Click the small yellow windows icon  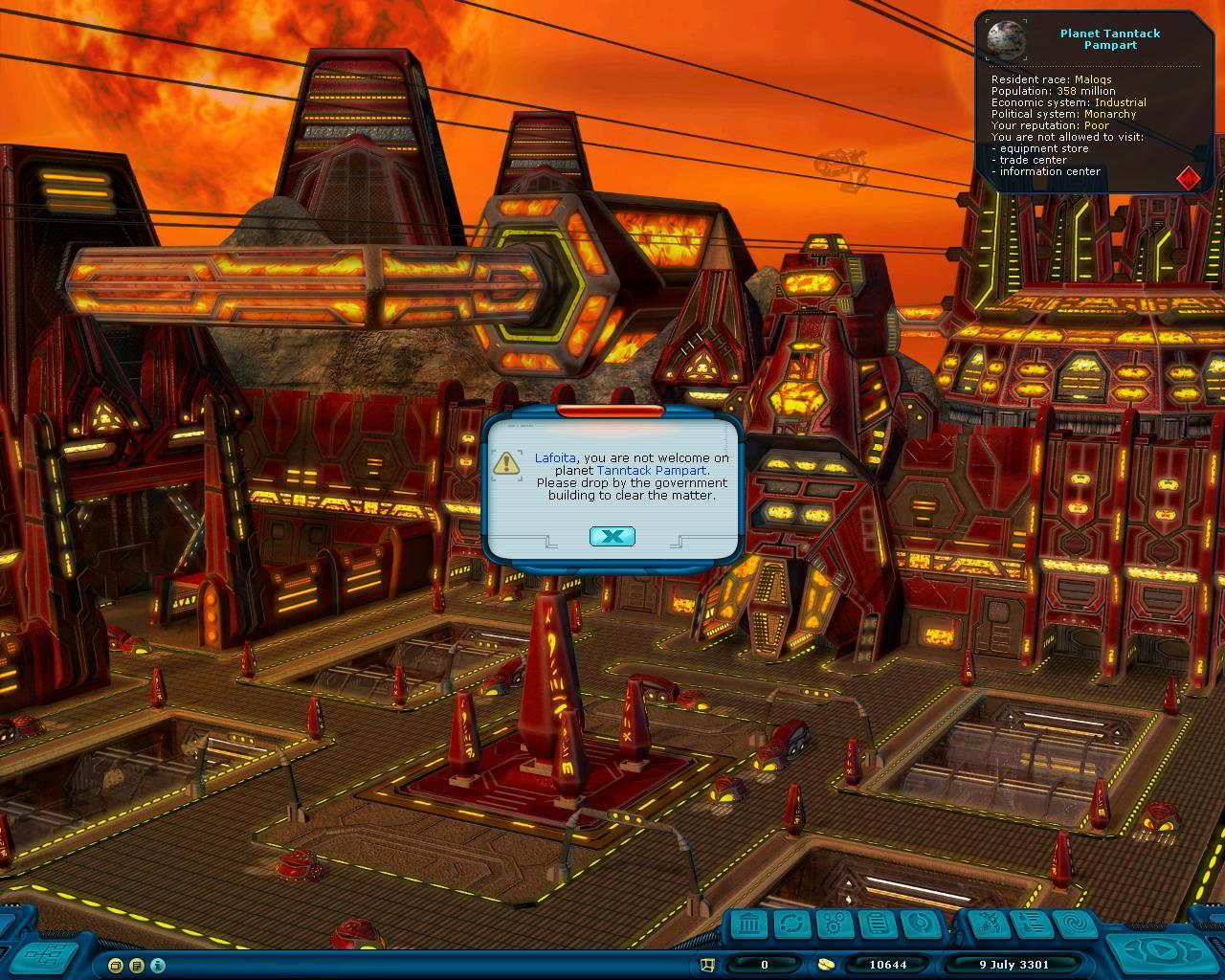pyautogui.click(x=116, y=965)
